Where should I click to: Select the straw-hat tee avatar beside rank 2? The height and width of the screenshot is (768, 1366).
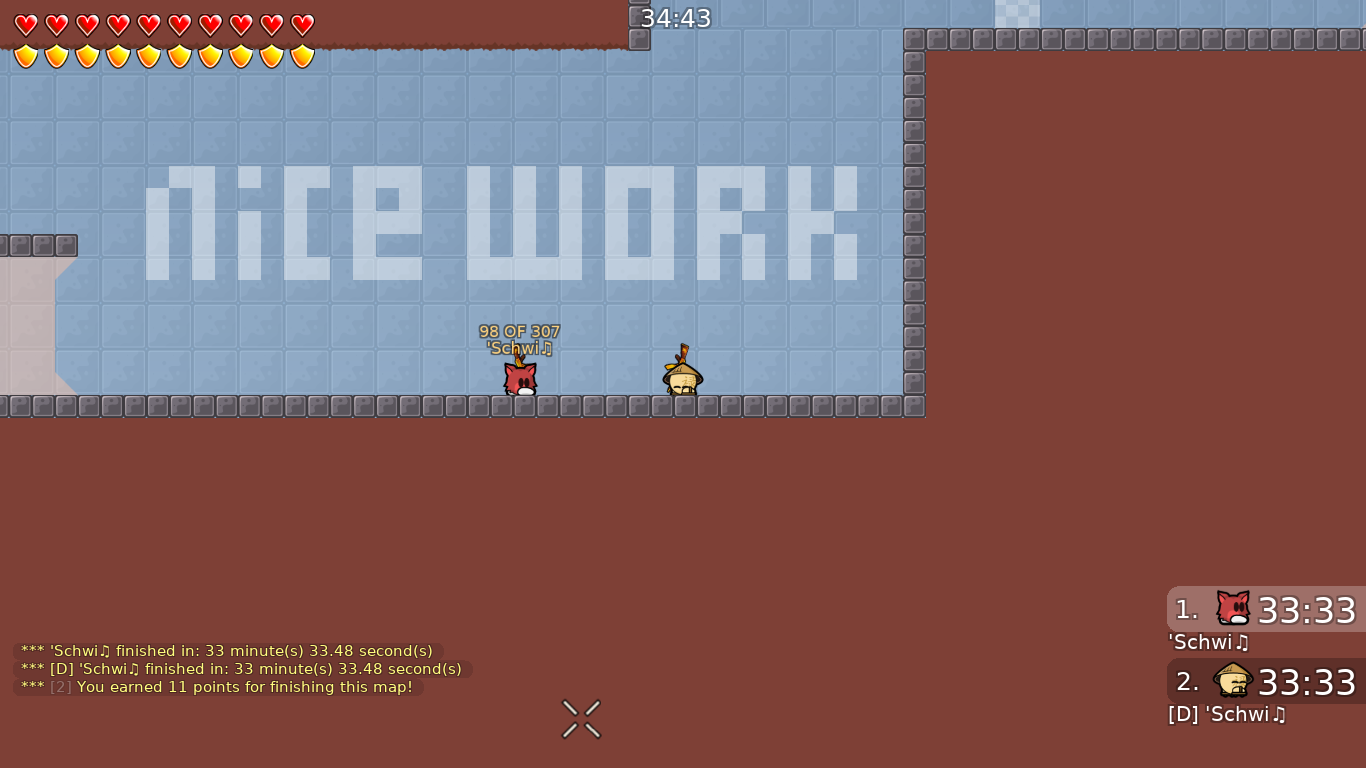(x=1232, y=678)
